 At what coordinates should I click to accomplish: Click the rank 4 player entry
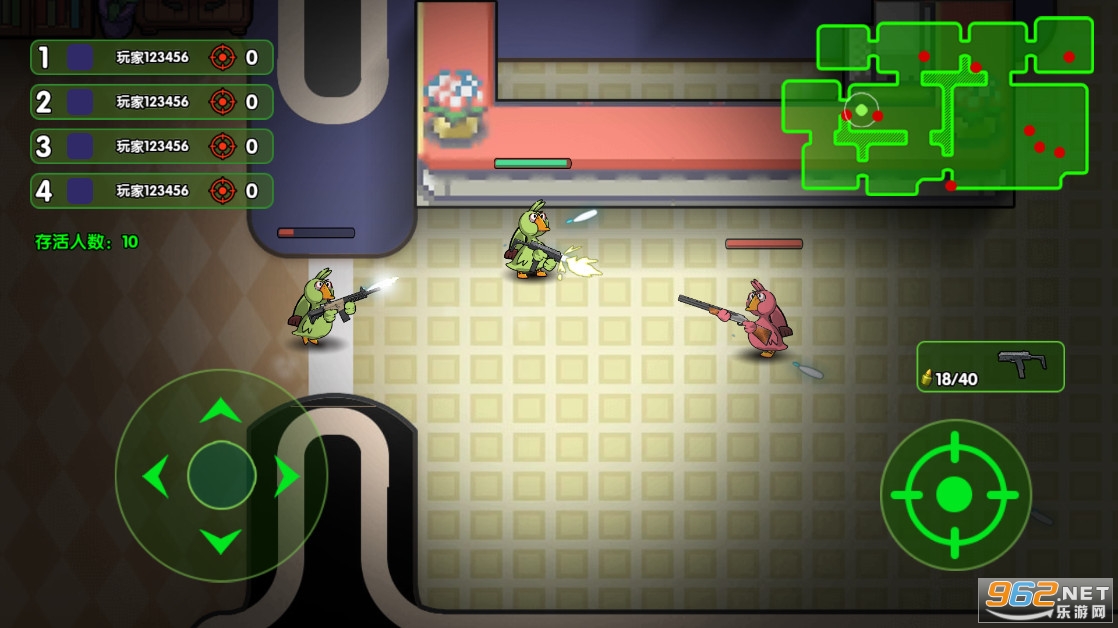click(x=152, y=190)
